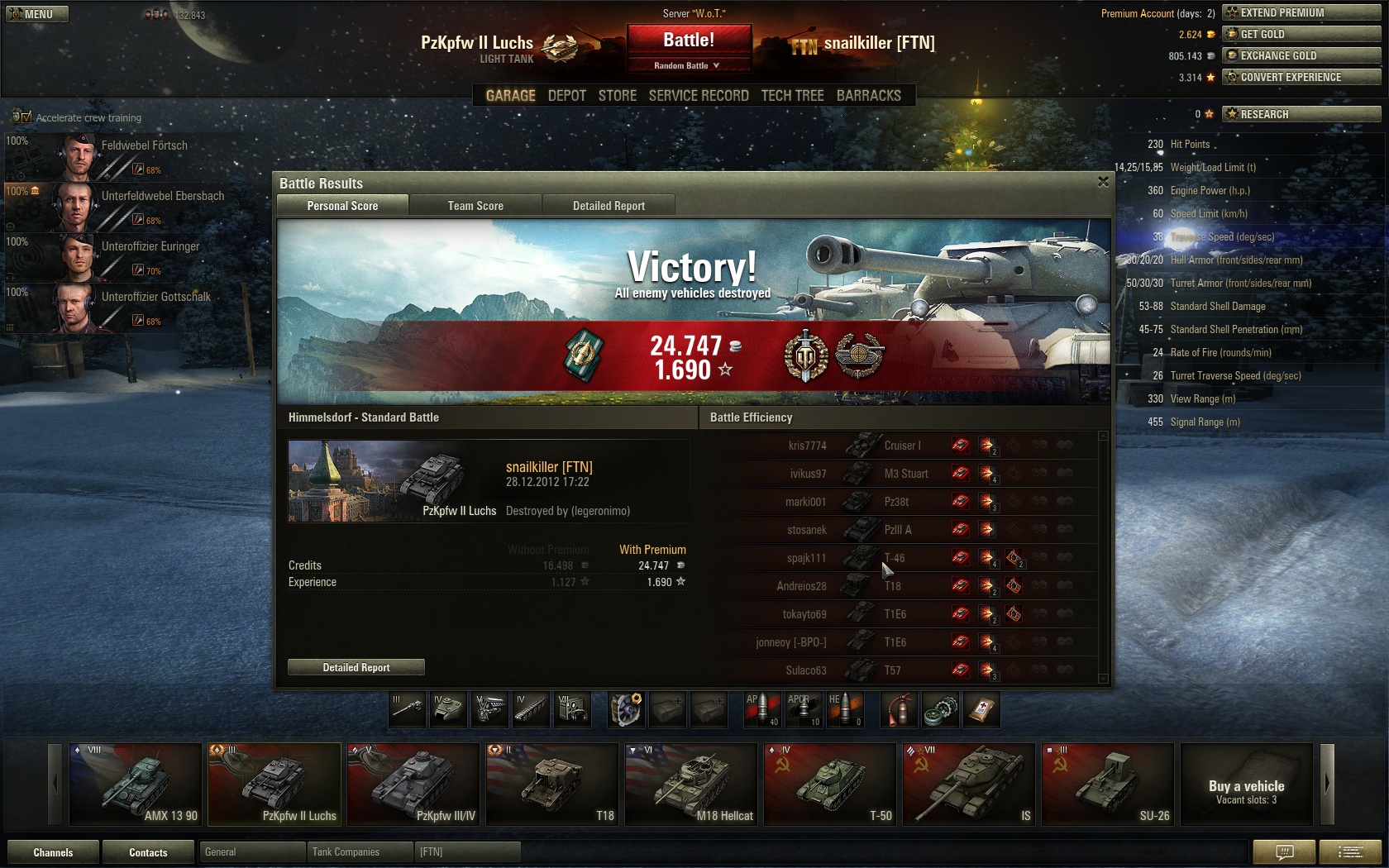
Task: Go to the Barracks
Action: [868, 96]
